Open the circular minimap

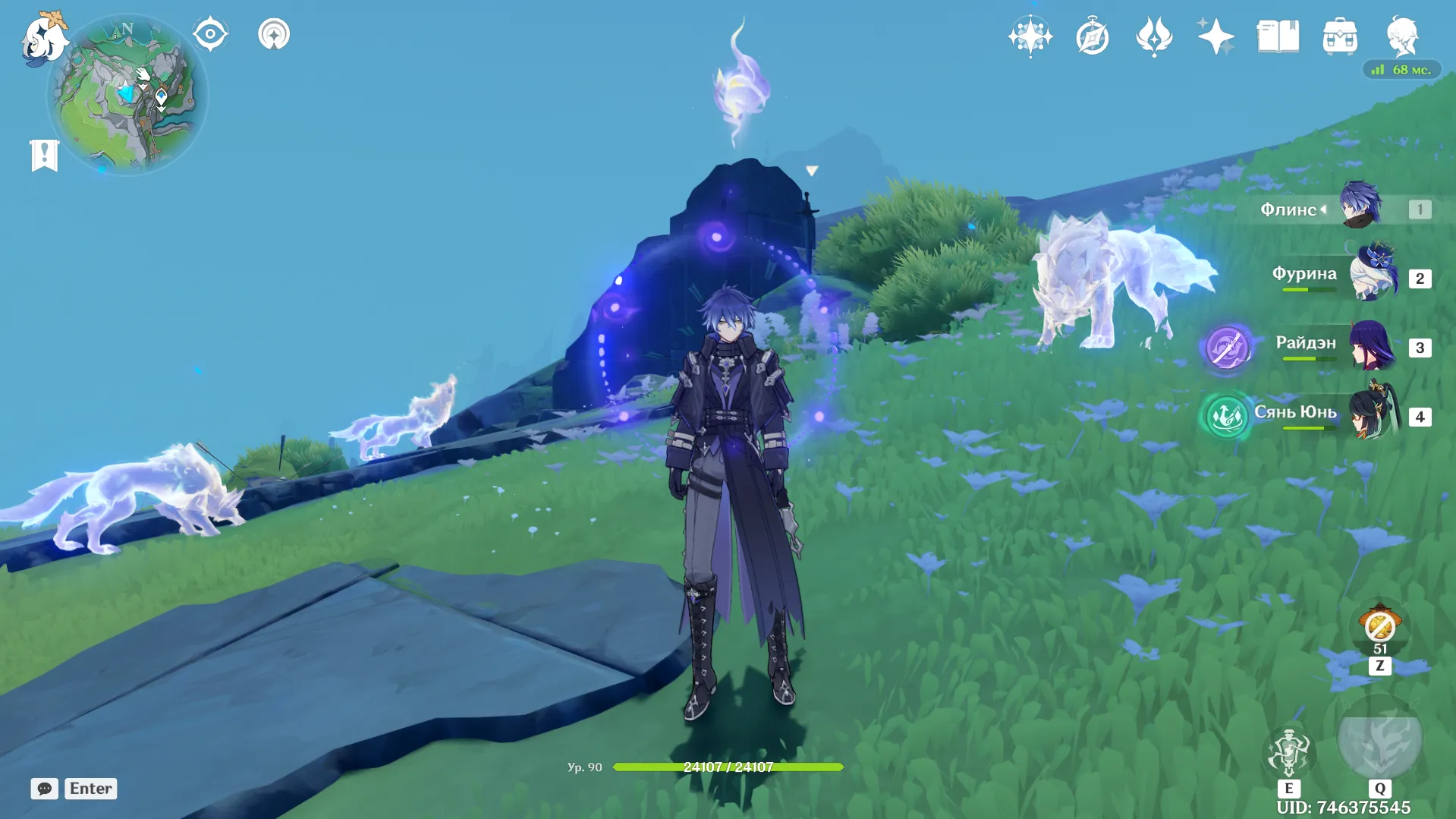(127, 95)
